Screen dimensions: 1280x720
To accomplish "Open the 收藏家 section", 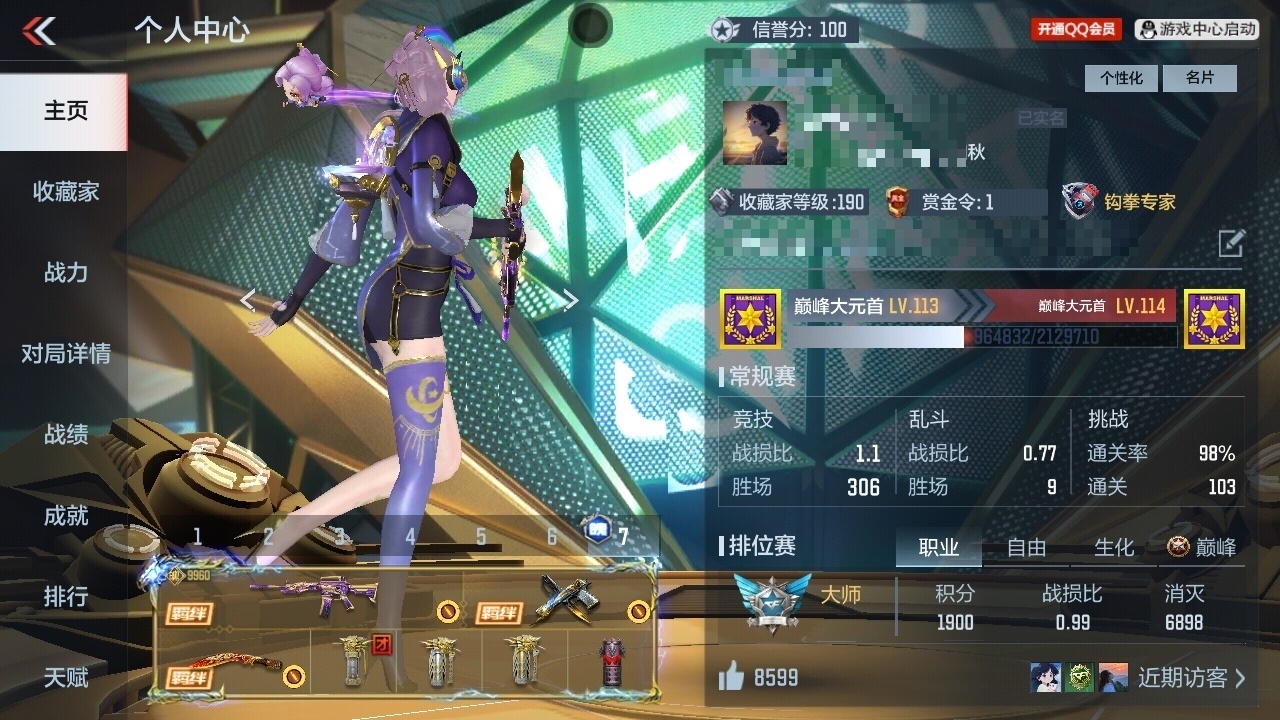I will (x=65, y=191).
